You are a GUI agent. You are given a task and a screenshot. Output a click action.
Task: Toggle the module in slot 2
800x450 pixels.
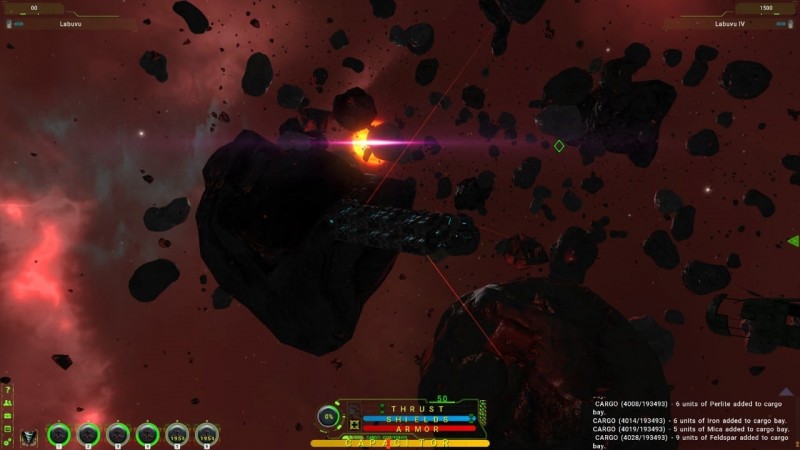point(89,435)
